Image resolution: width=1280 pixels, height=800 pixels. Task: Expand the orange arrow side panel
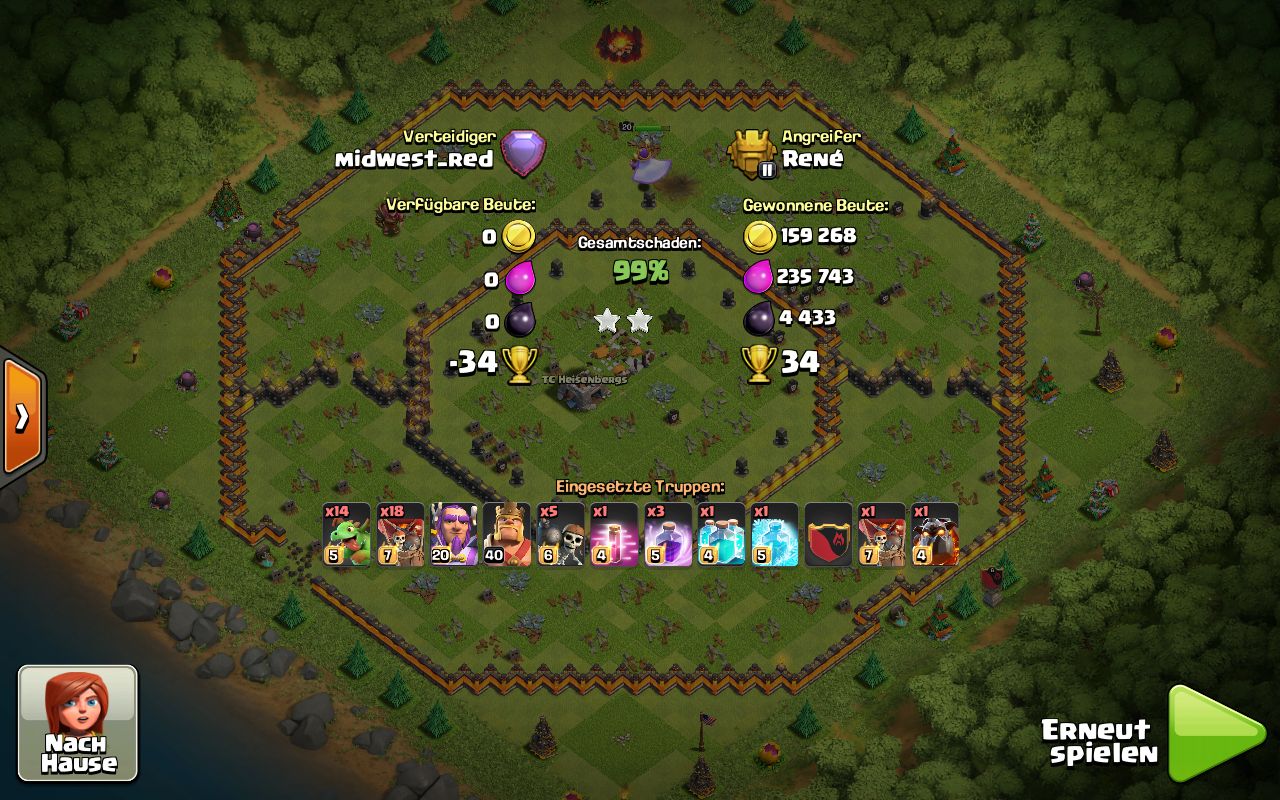pyautogui.click(x=22, y=417)
